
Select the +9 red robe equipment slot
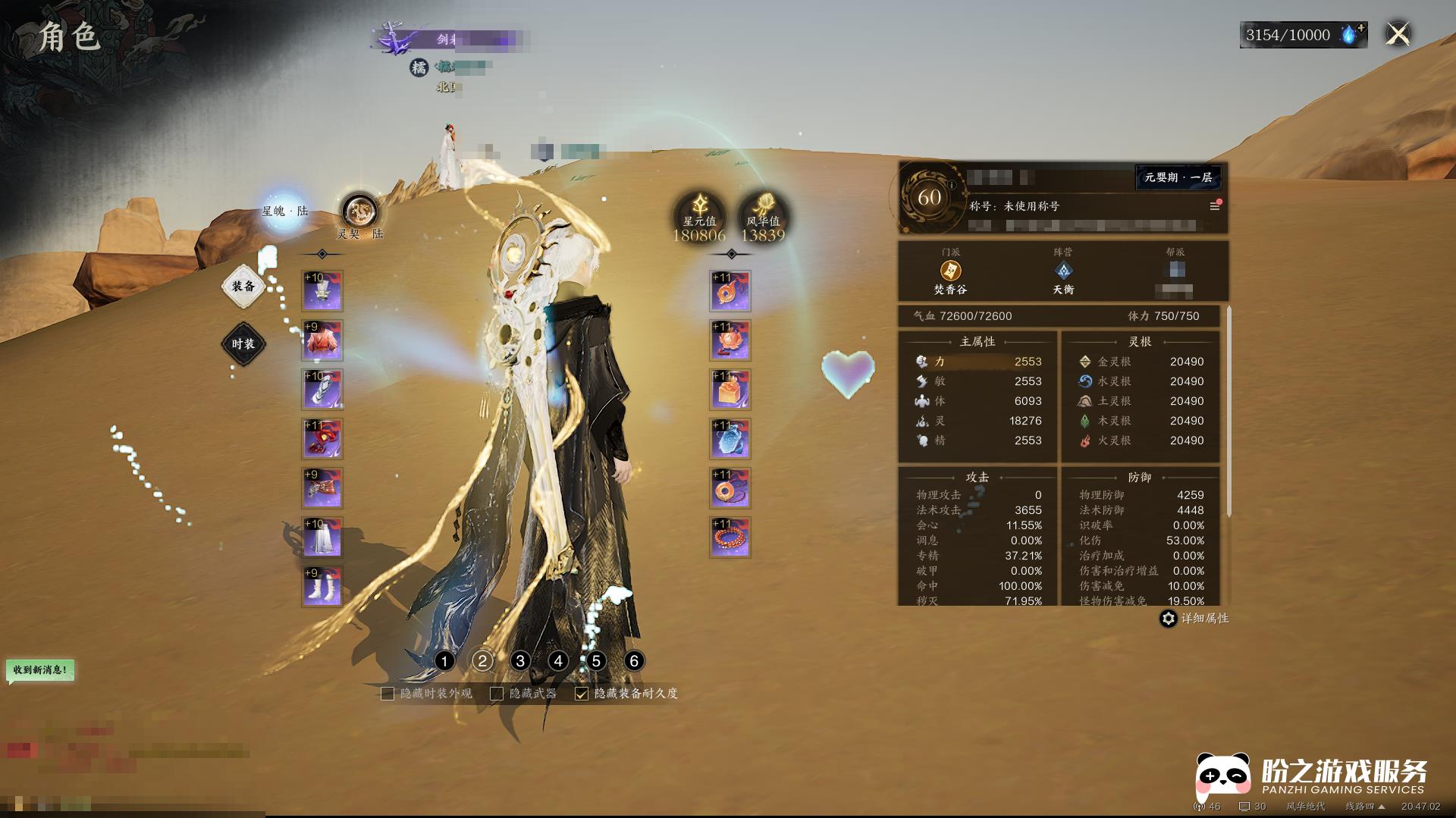[322, 340]
